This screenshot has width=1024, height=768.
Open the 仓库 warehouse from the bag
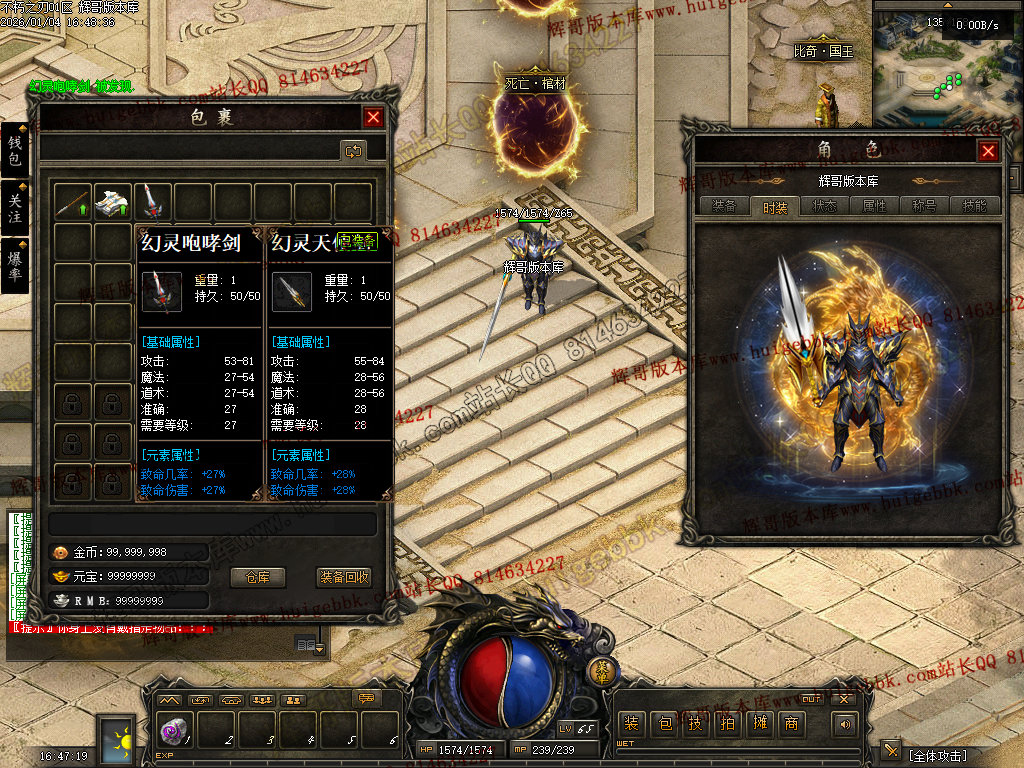pos(258,577)
